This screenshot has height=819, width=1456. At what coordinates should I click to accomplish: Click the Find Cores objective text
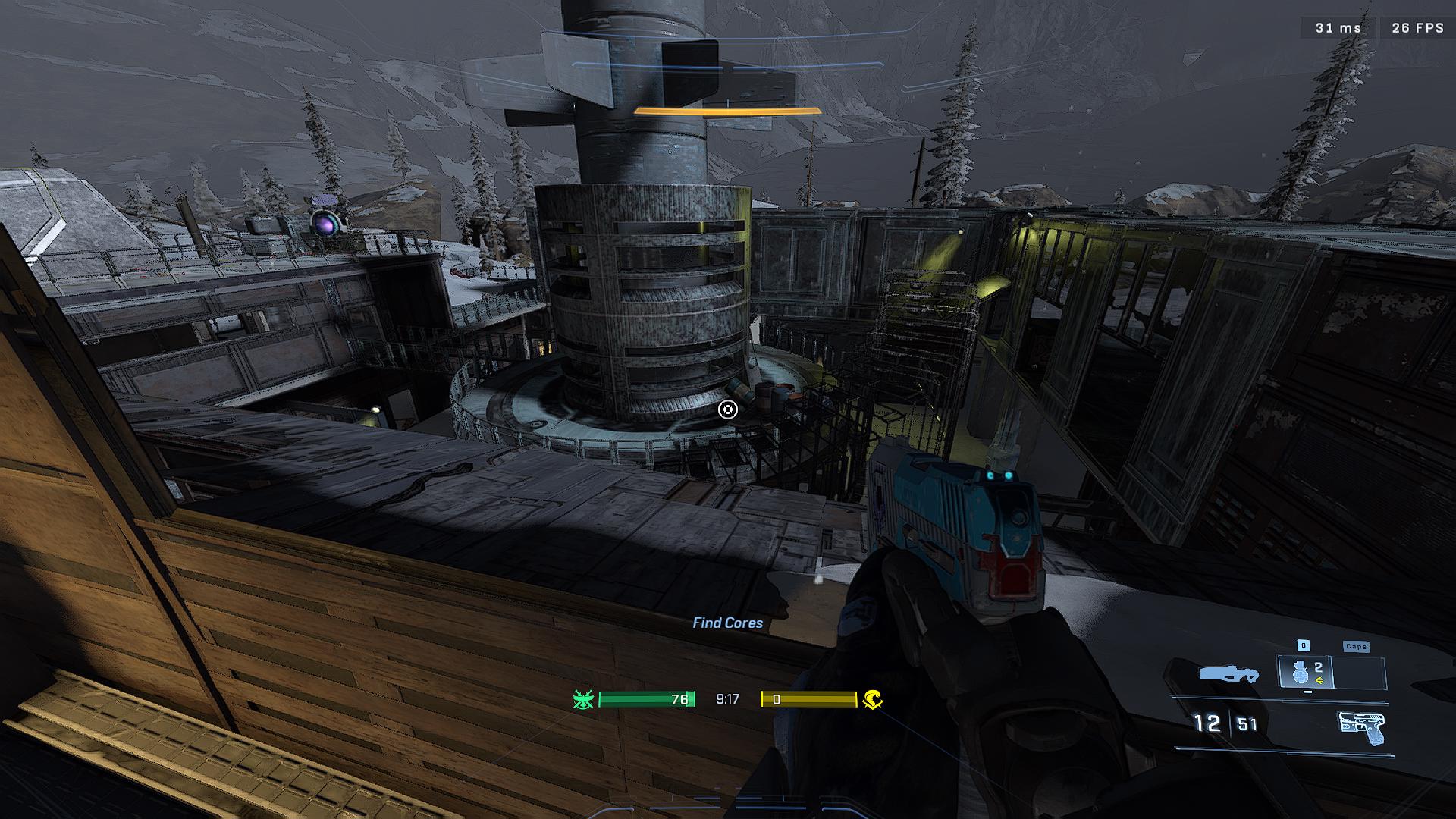[x=727, y=623]
